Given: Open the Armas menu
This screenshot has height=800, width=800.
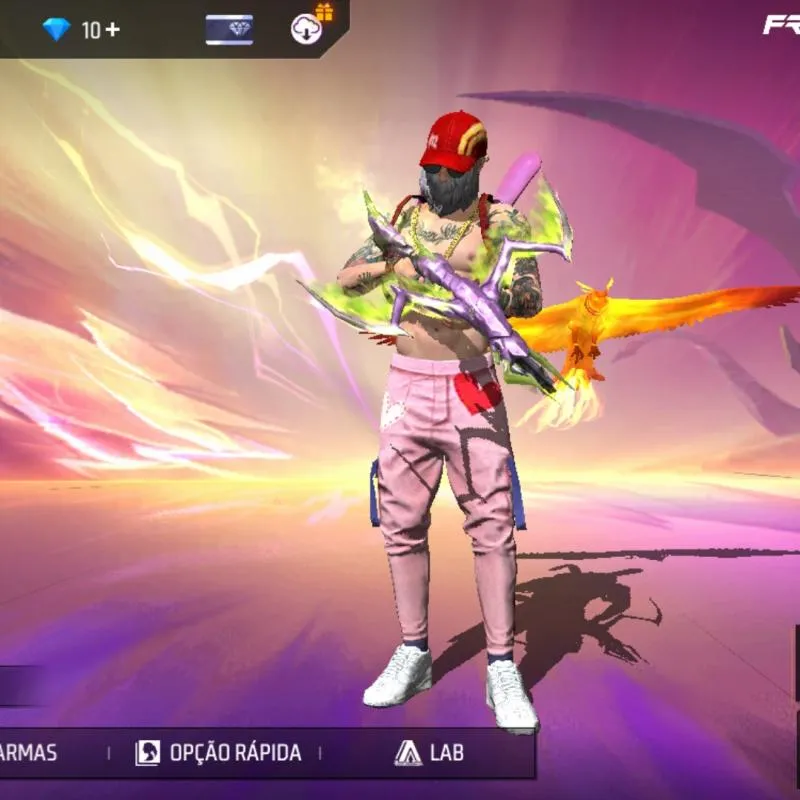Looking at the screenshot, I should (28, 753).
